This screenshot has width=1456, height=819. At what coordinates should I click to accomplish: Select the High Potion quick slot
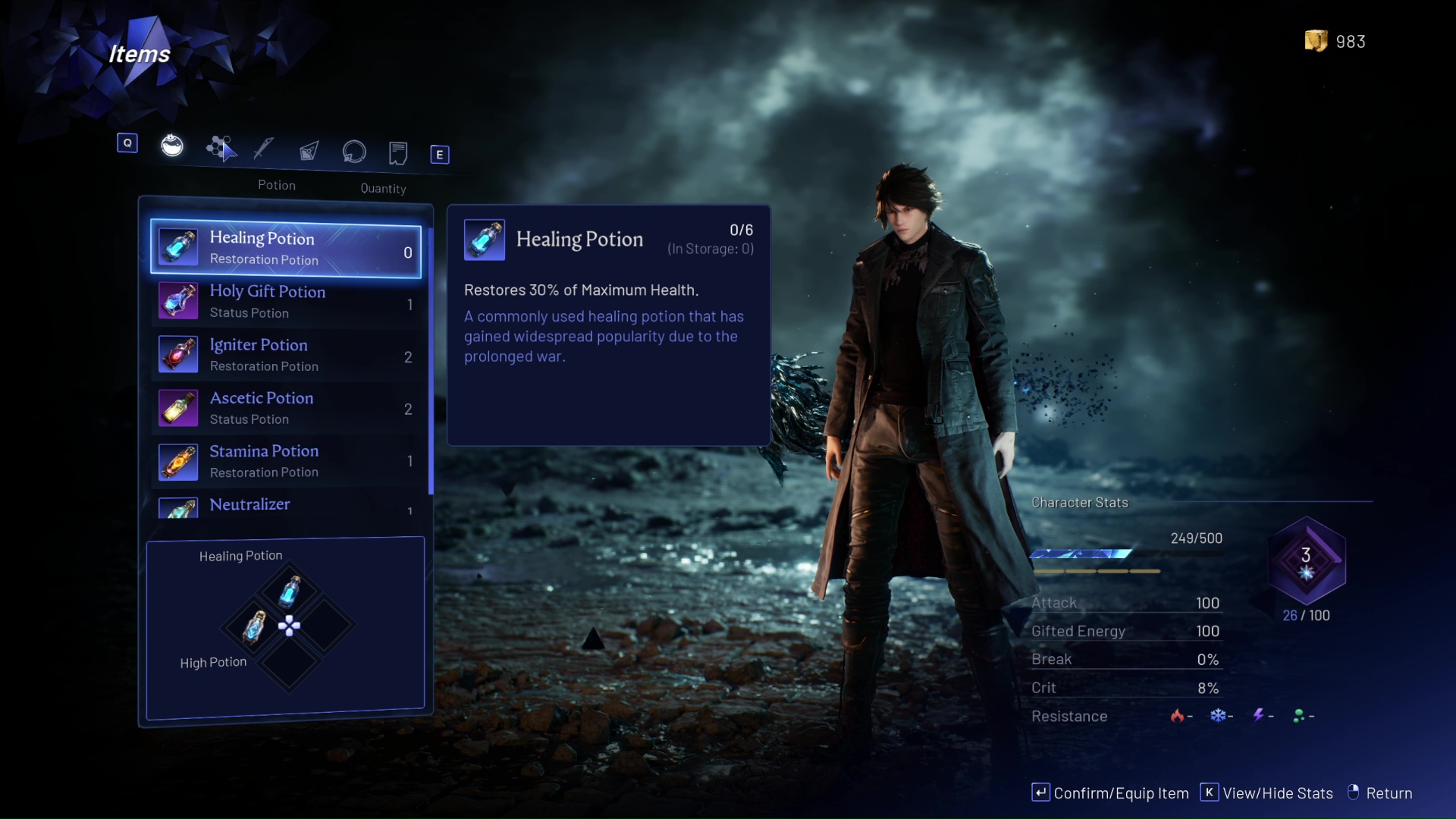(254, 627)
